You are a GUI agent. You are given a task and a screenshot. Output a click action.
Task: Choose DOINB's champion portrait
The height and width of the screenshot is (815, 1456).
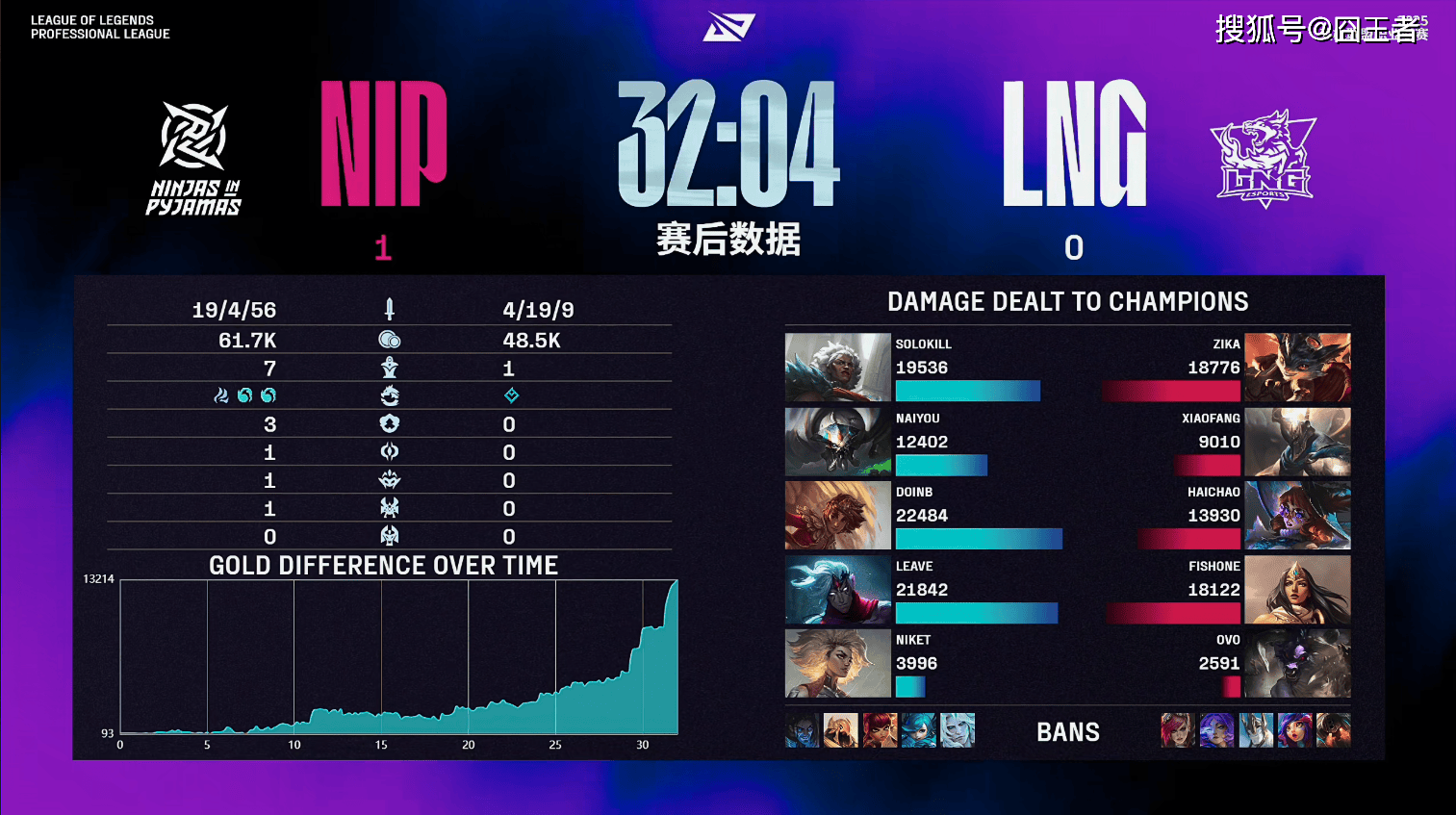coord(837,516)
